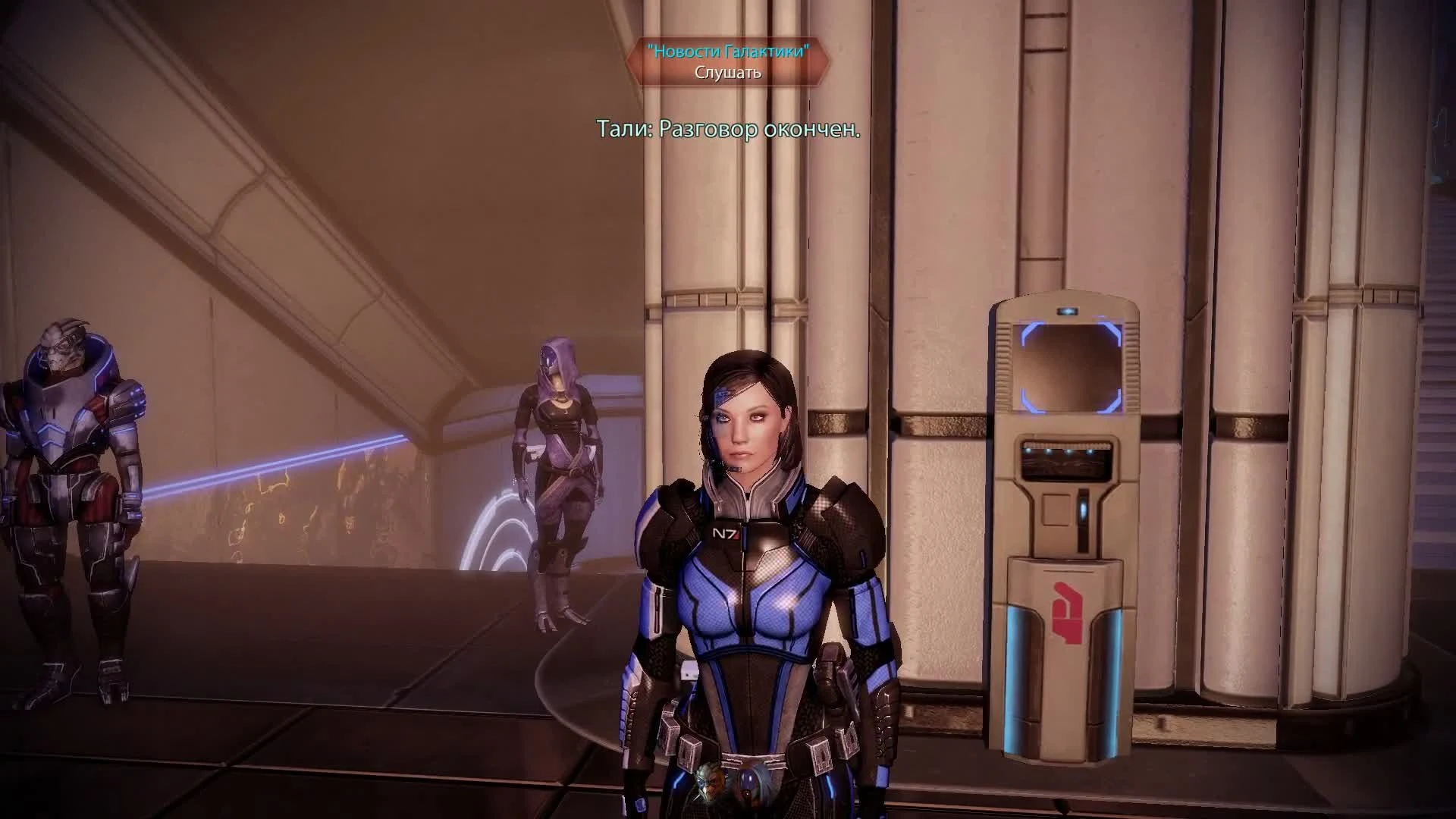Select Tali's subtitle text 'Разговор окончен'

click(x=728, y=131)
